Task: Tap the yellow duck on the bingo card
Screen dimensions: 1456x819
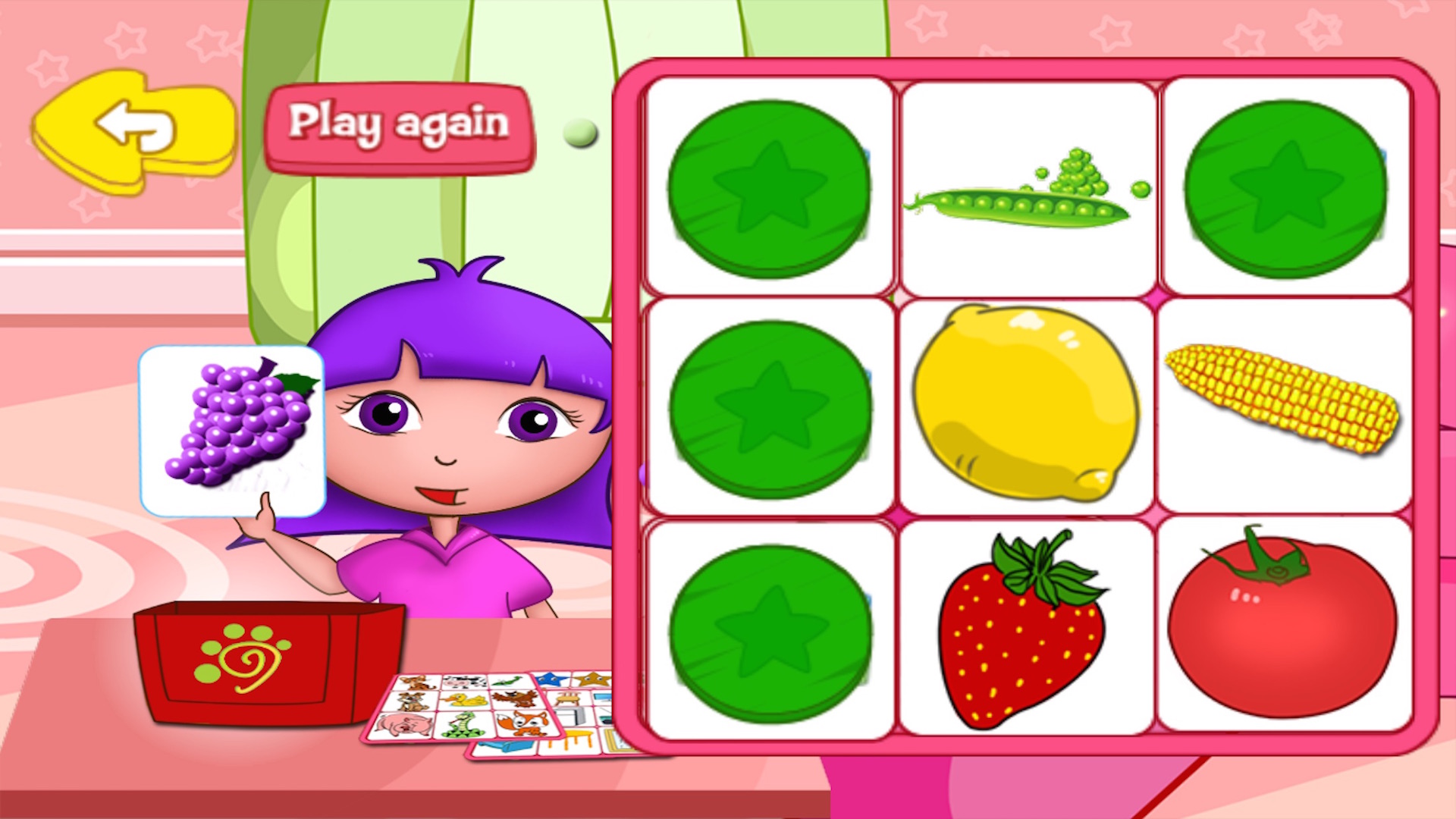Action: [465, 699]
